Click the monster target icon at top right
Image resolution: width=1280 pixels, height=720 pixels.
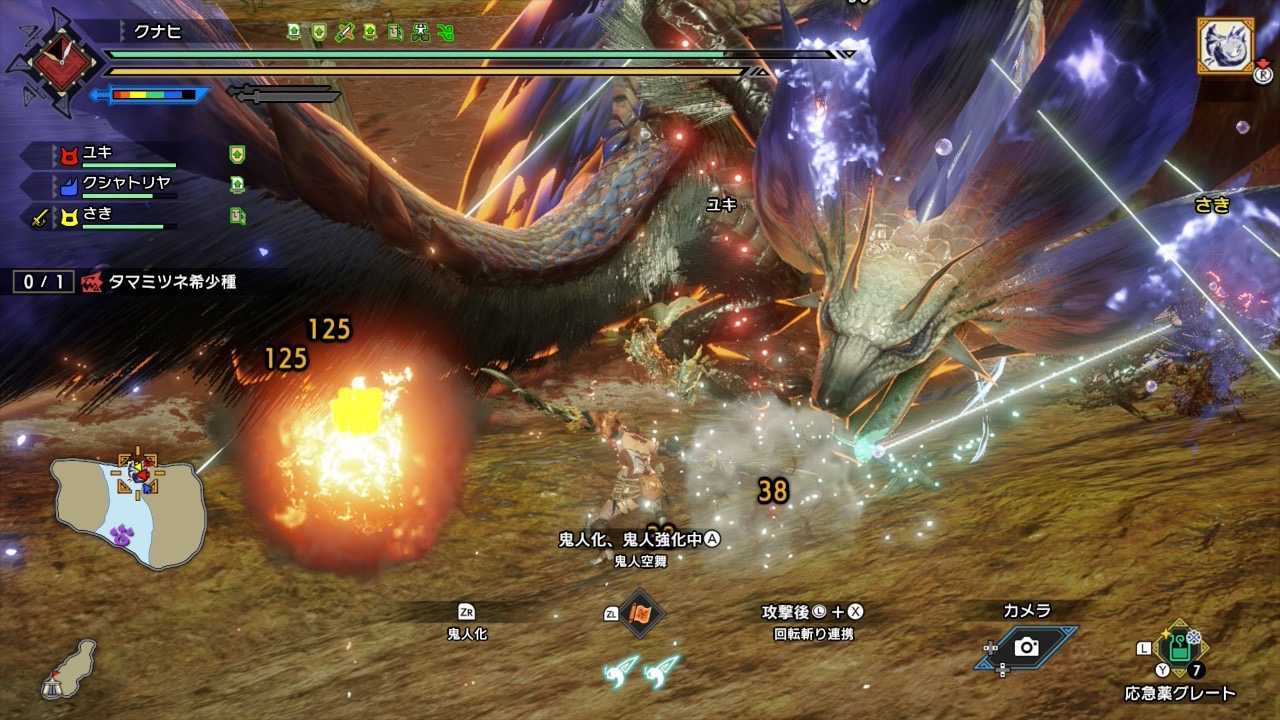coord(1225,46)
